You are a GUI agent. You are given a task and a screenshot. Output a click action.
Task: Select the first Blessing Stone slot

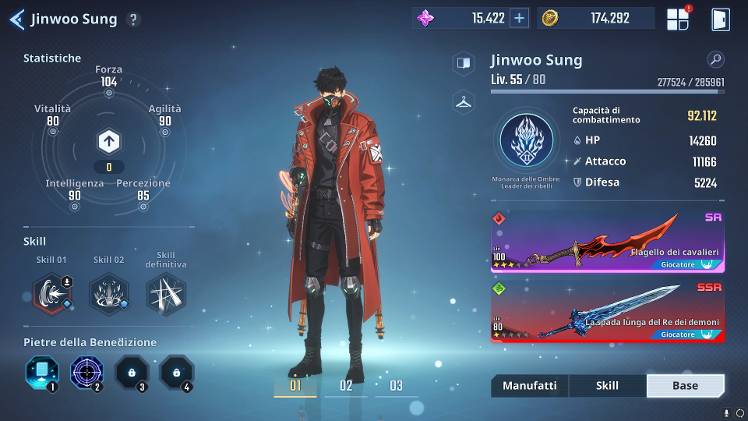(x=41, y=373)
